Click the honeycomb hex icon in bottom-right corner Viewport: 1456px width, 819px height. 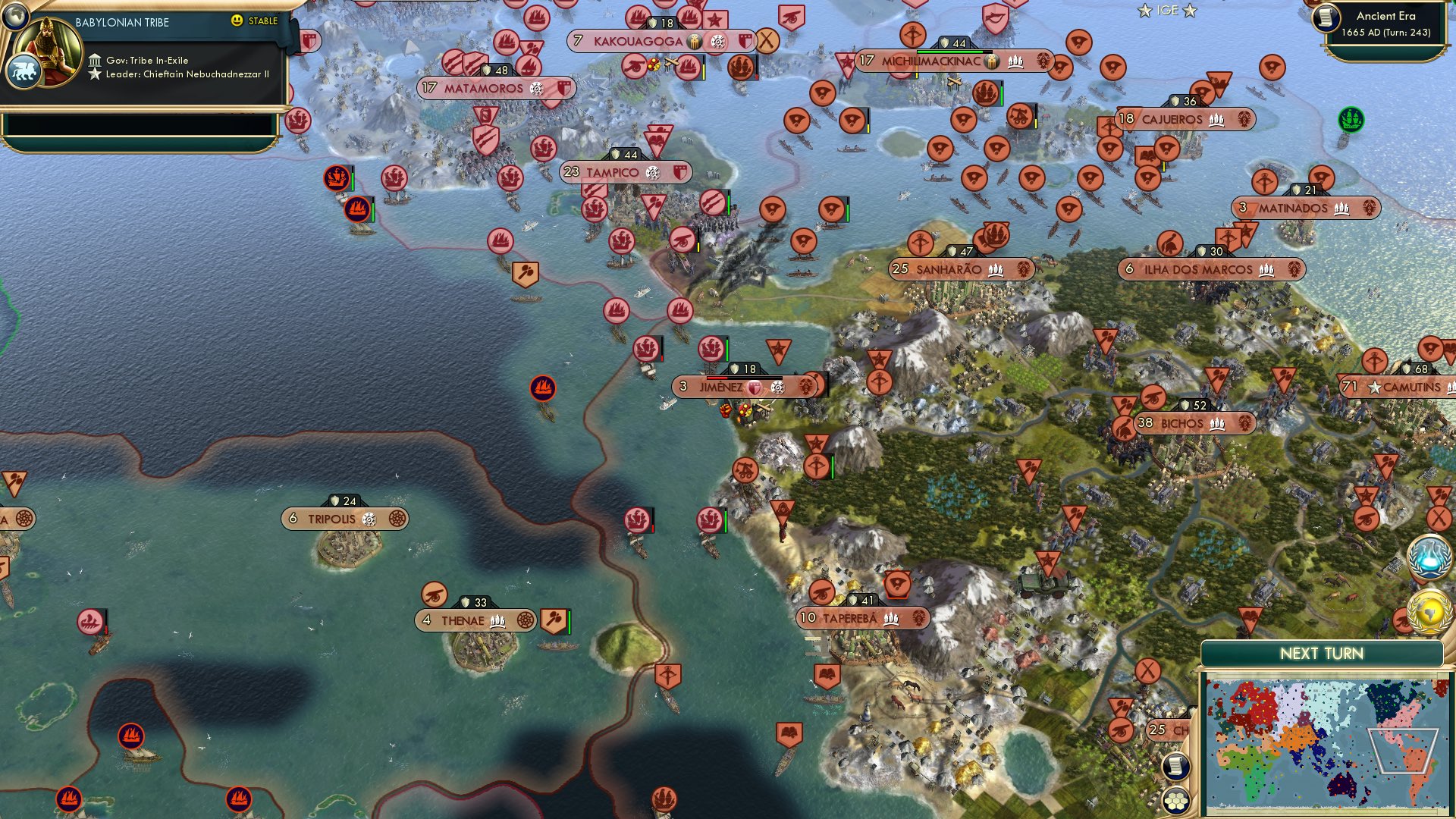coord(1176,801)
